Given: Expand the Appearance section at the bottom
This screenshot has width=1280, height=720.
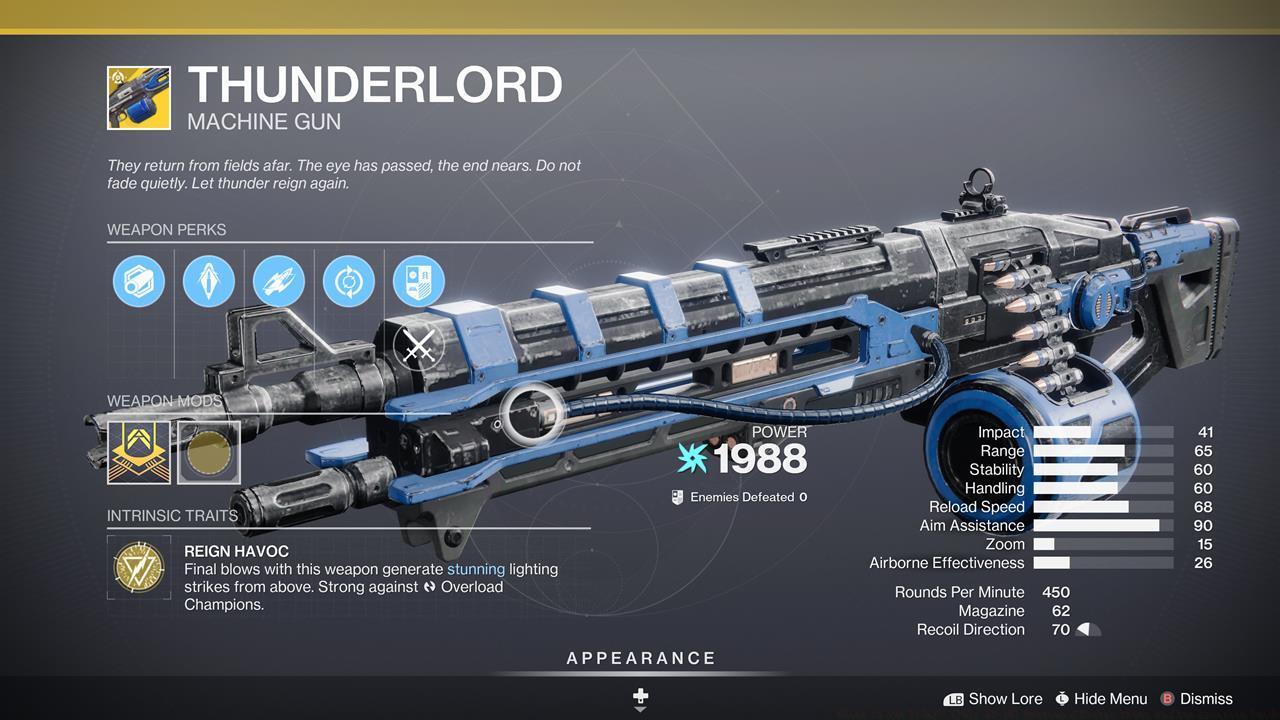Looking at the screenshot, I should point(639,658).
